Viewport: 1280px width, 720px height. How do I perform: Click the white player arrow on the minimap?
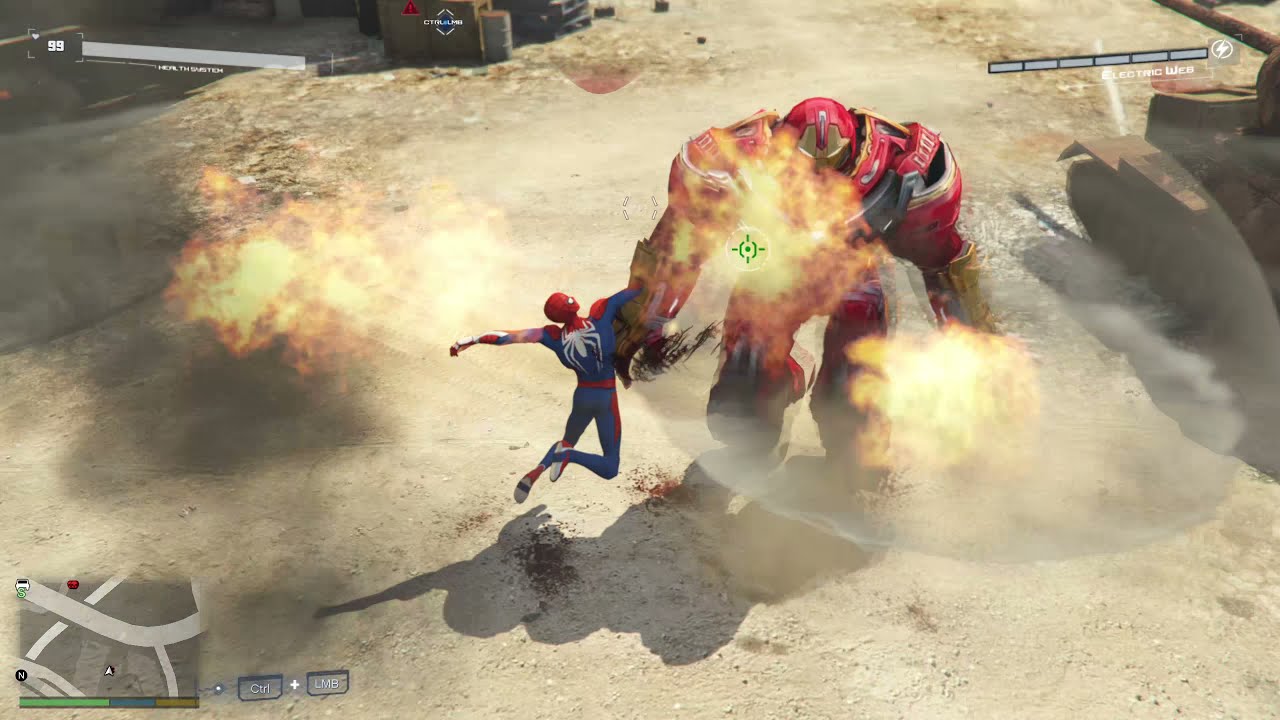click(109, 670)
